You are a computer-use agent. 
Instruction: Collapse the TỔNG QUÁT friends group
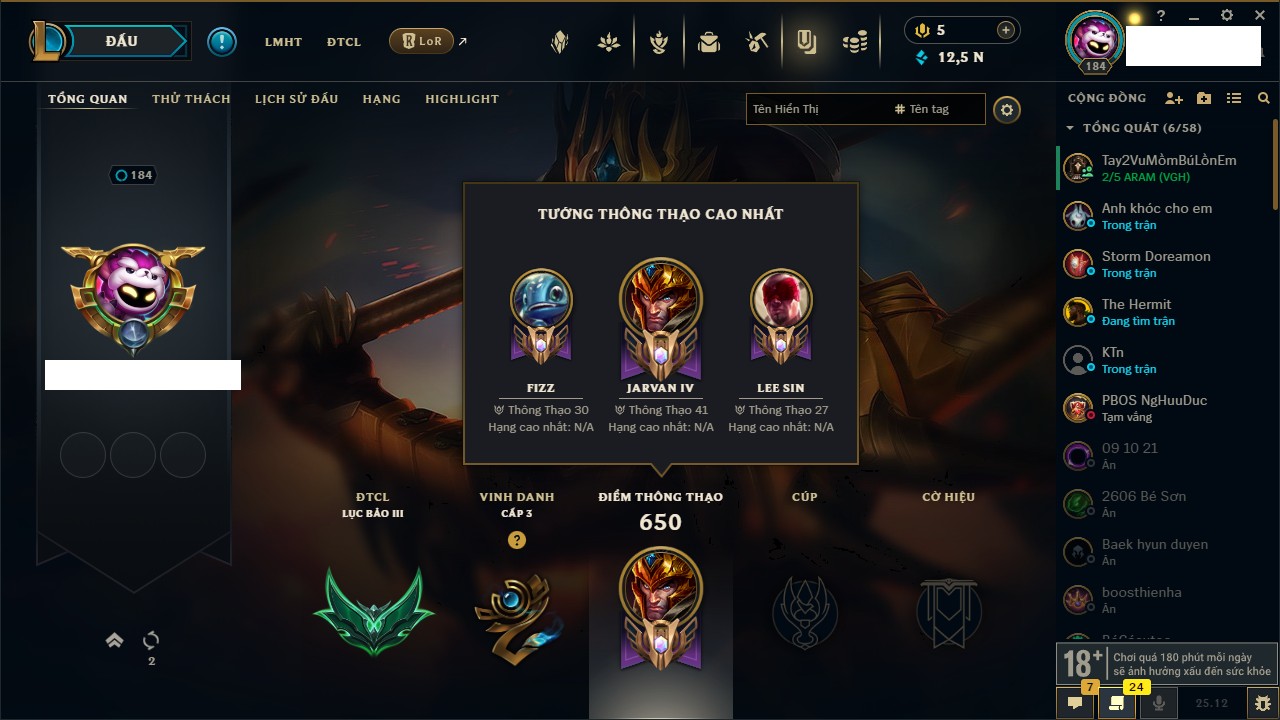coord(1070,128)
